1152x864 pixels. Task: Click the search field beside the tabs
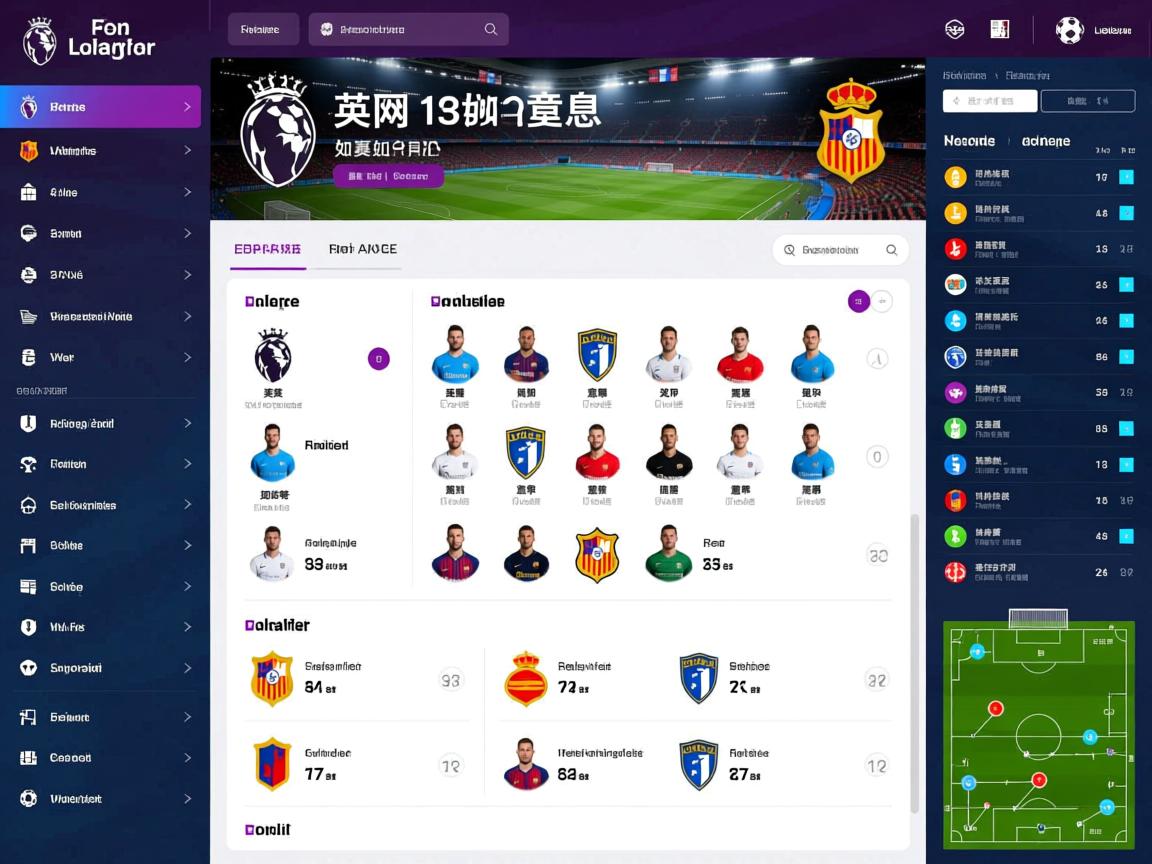[840, 250]
